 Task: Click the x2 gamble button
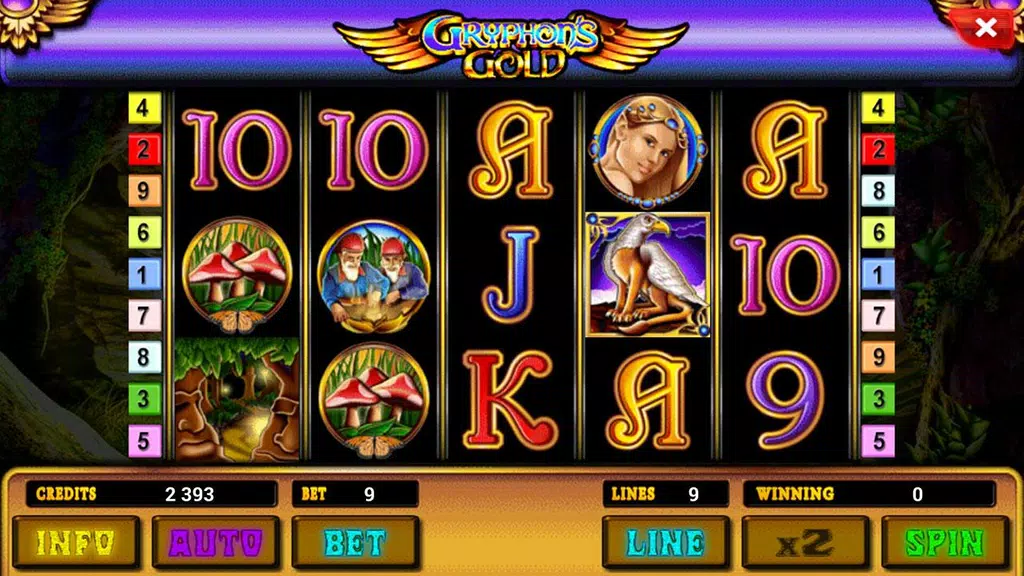805,543
